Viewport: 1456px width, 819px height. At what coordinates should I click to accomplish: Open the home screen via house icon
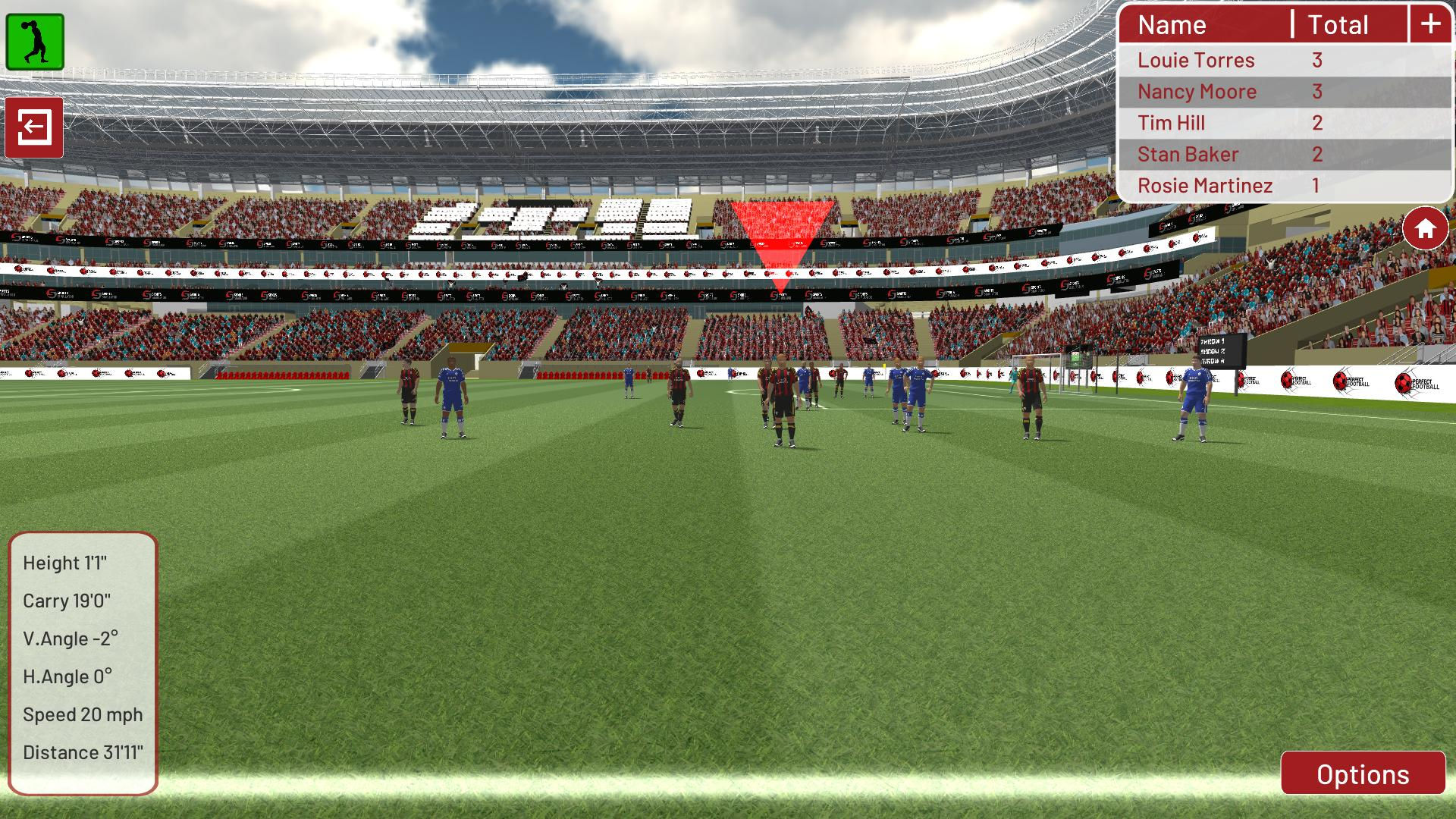point(1425,226)
